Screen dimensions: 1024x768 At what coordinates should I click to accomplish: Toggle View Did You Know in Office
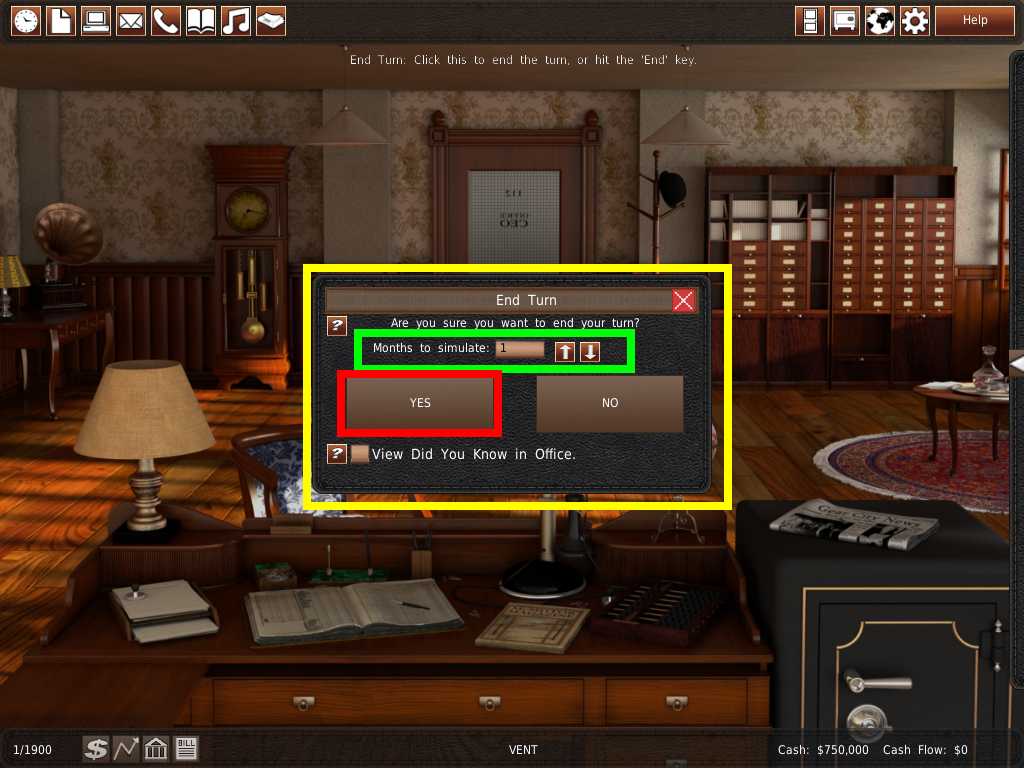tap(360, 454)
